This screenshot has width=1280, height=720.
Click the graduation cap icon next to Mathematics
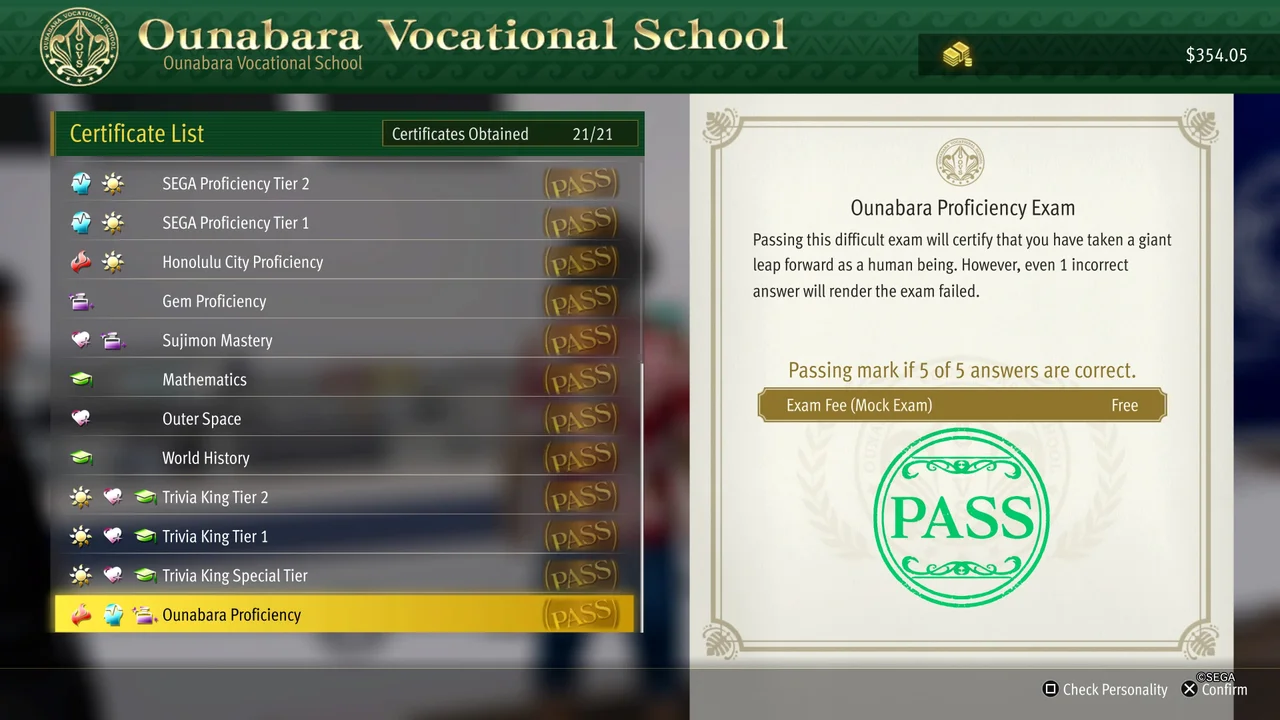(81, 379)
